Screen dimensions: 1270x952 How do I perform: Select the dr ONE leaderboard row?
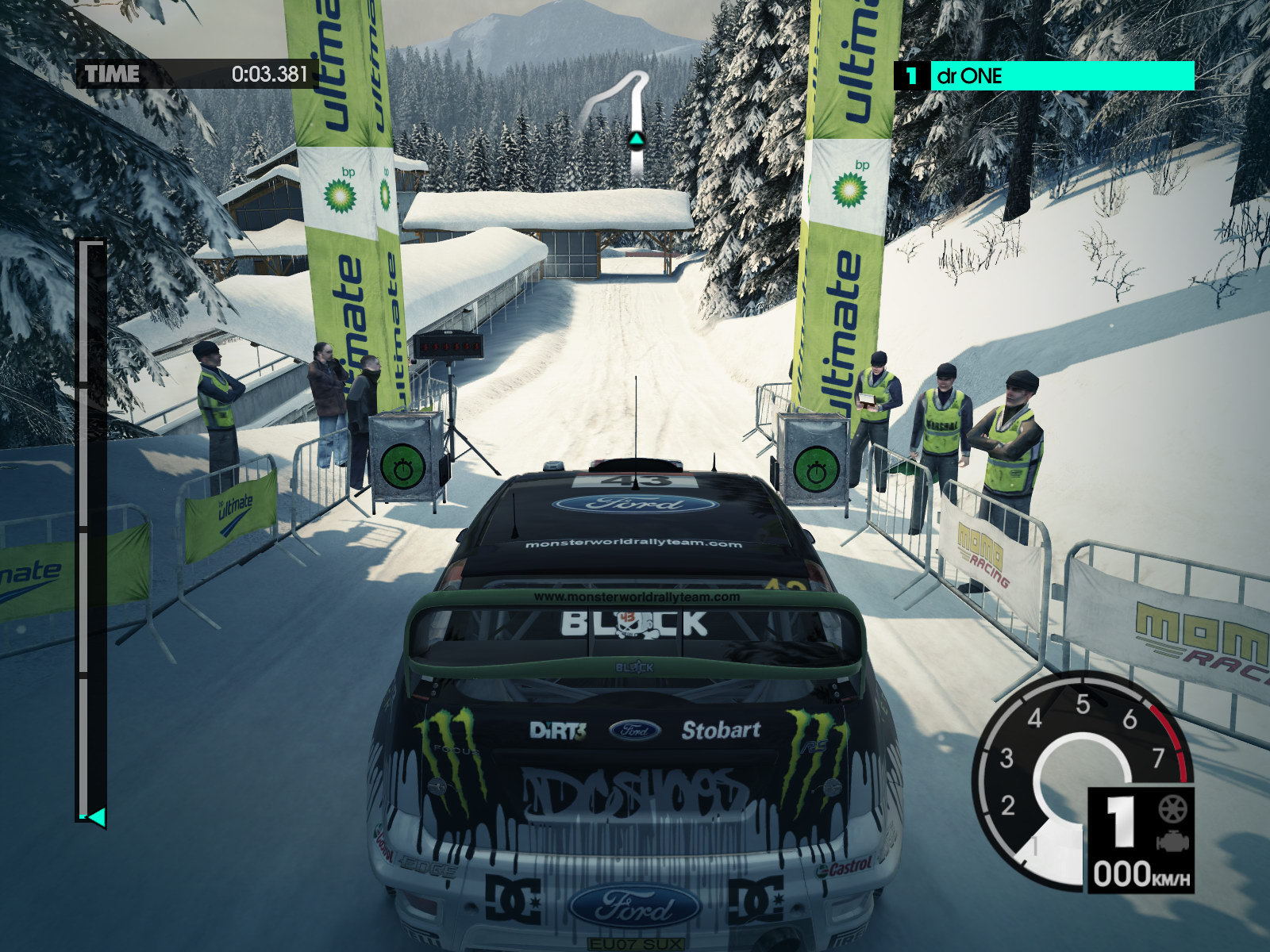pos(1045,76)
